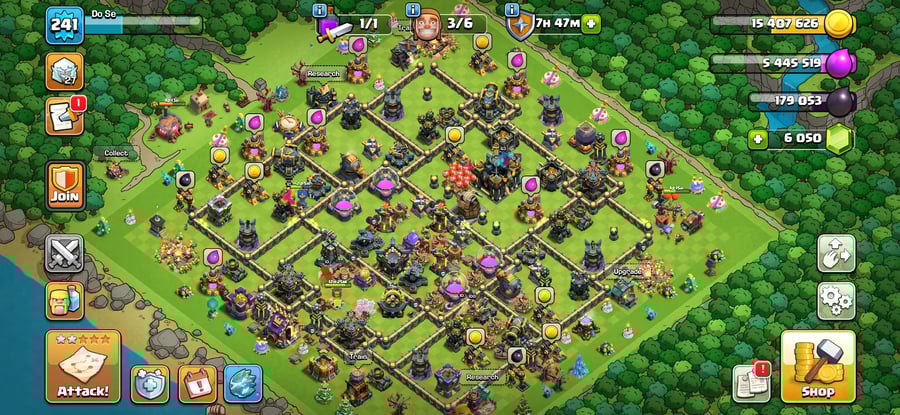Screen dimensions: 900x415
Task: Open the barbarian army overview button
Action: coord(65,301)
